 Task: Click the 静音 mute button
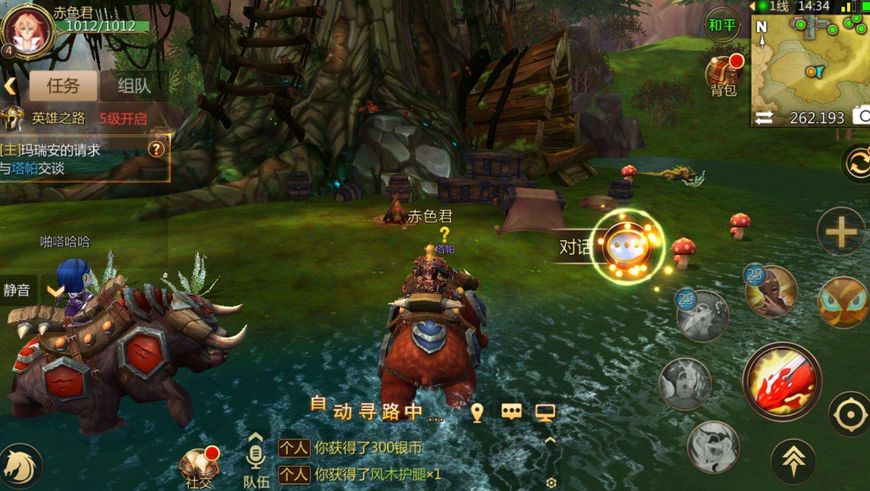click(x=17, y=290)
